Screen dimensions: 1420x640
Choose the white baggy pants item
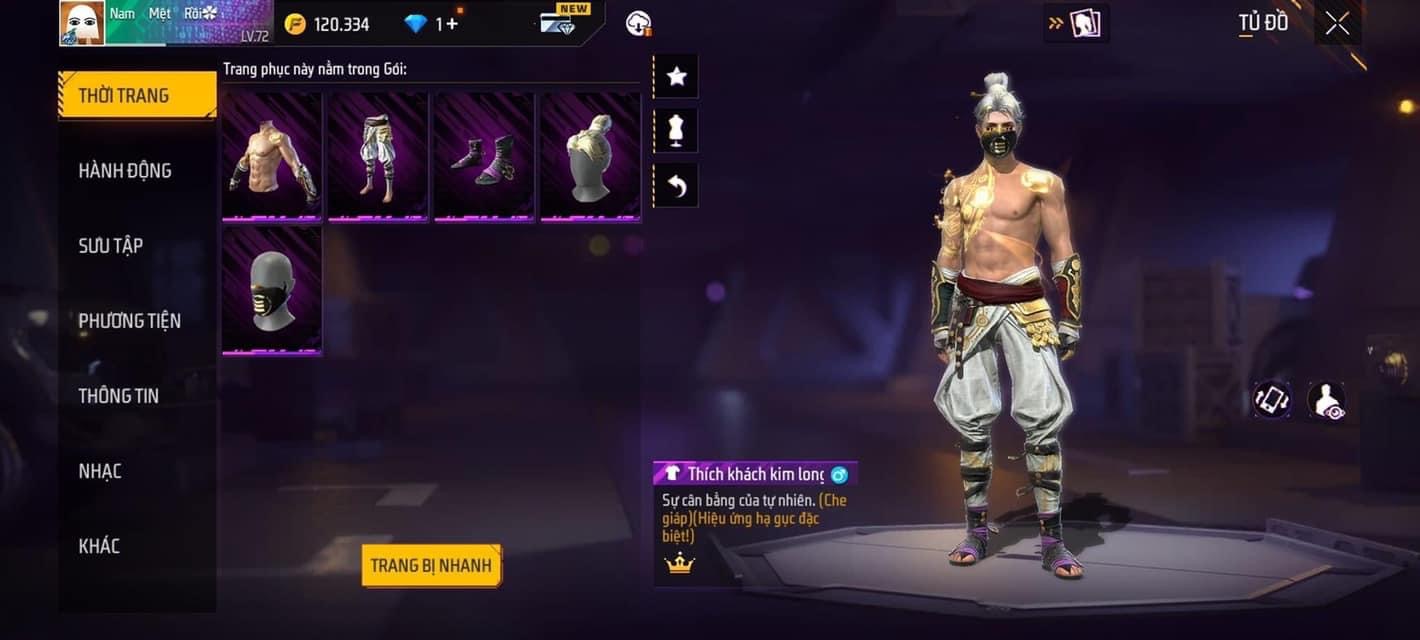point(378,156)
